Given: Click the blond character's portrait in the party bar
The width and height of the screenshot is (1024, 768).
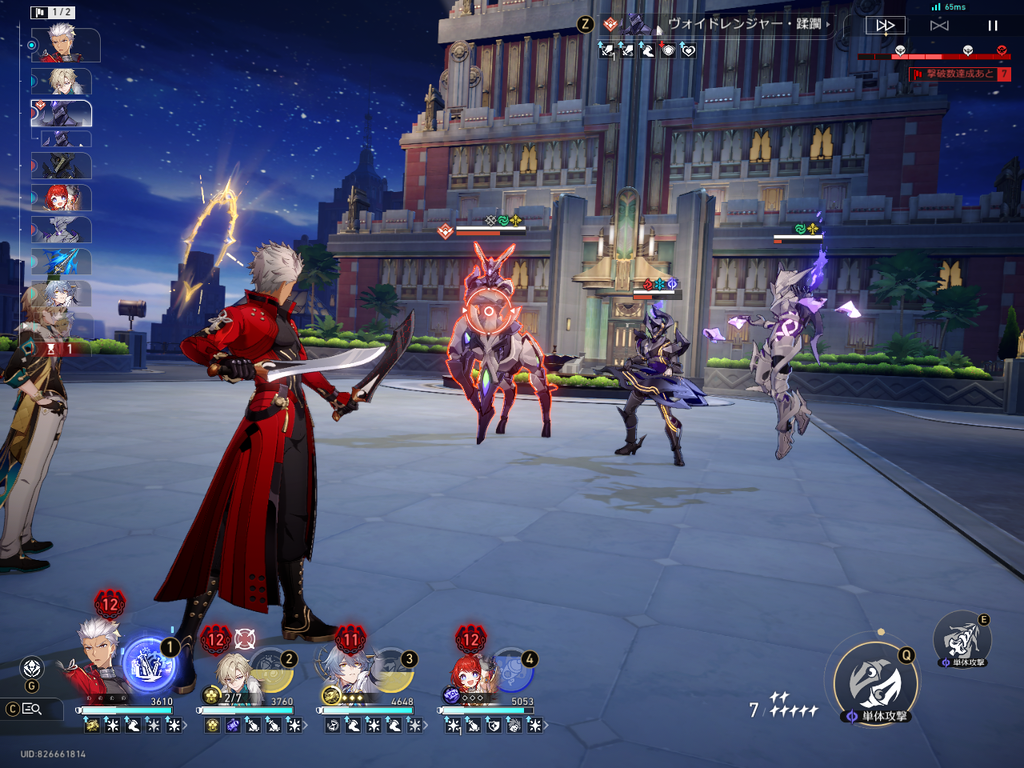Looking at the screenshot, I should [234, 672].
